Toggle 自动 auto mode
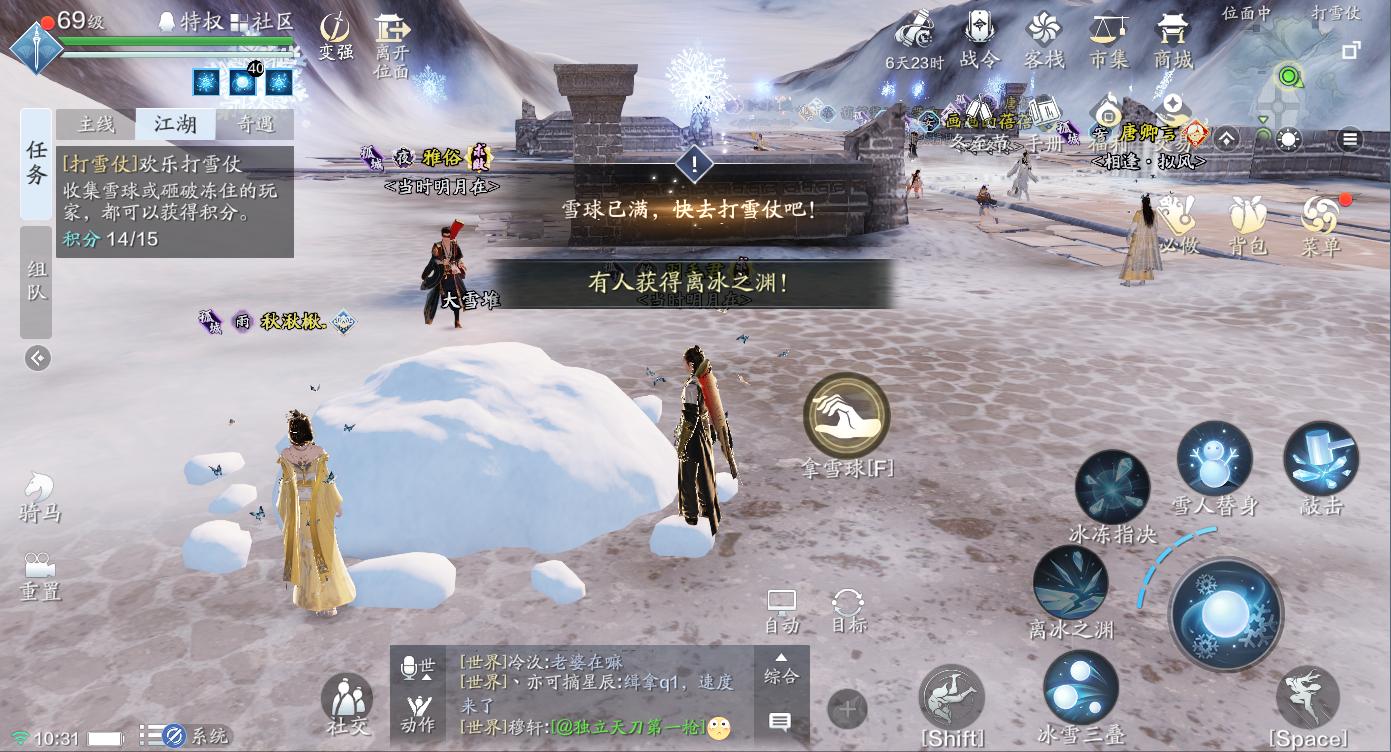 (x=781, y=605)
